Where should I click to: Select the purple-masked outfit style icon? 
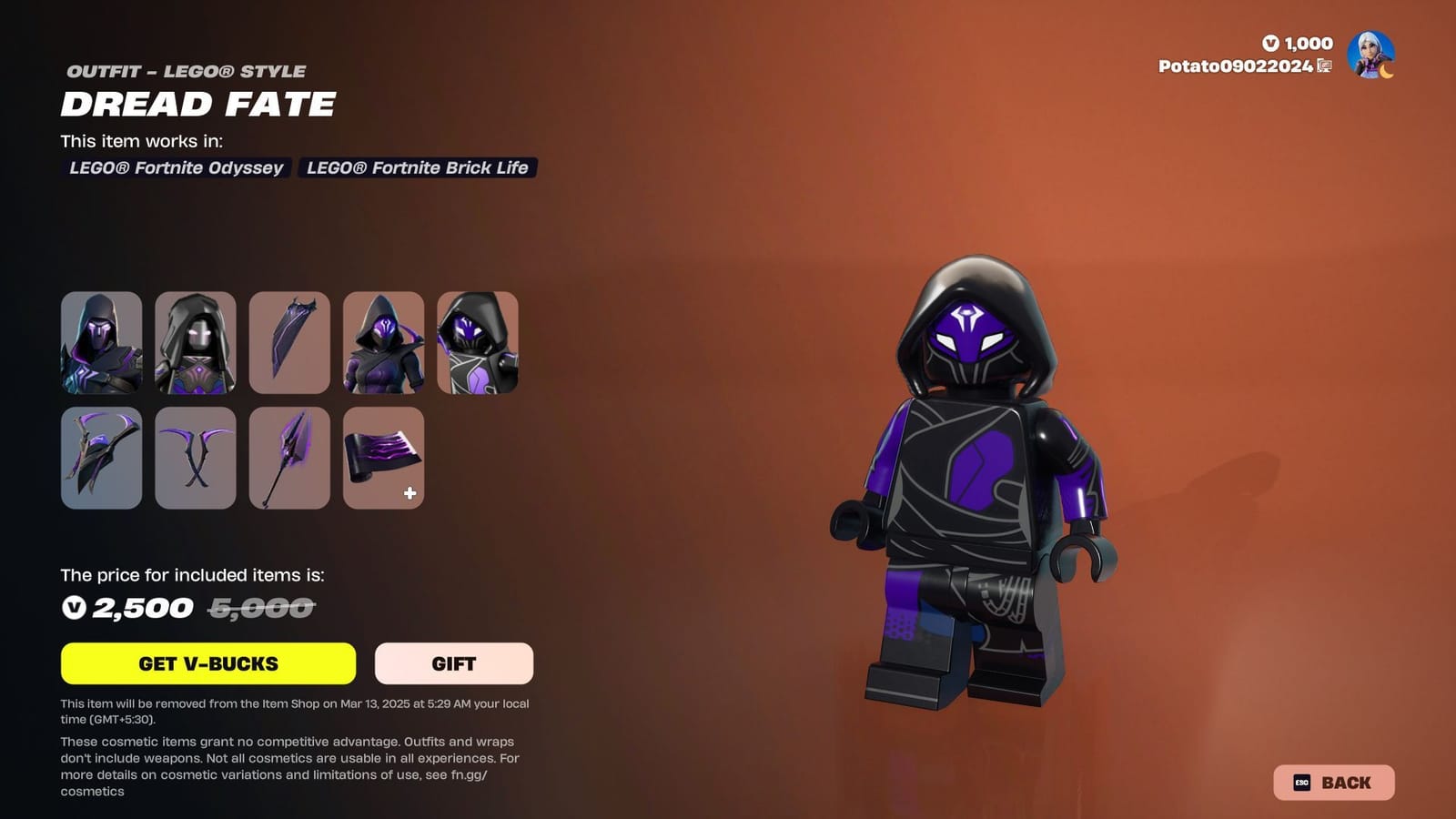(383, 343)
